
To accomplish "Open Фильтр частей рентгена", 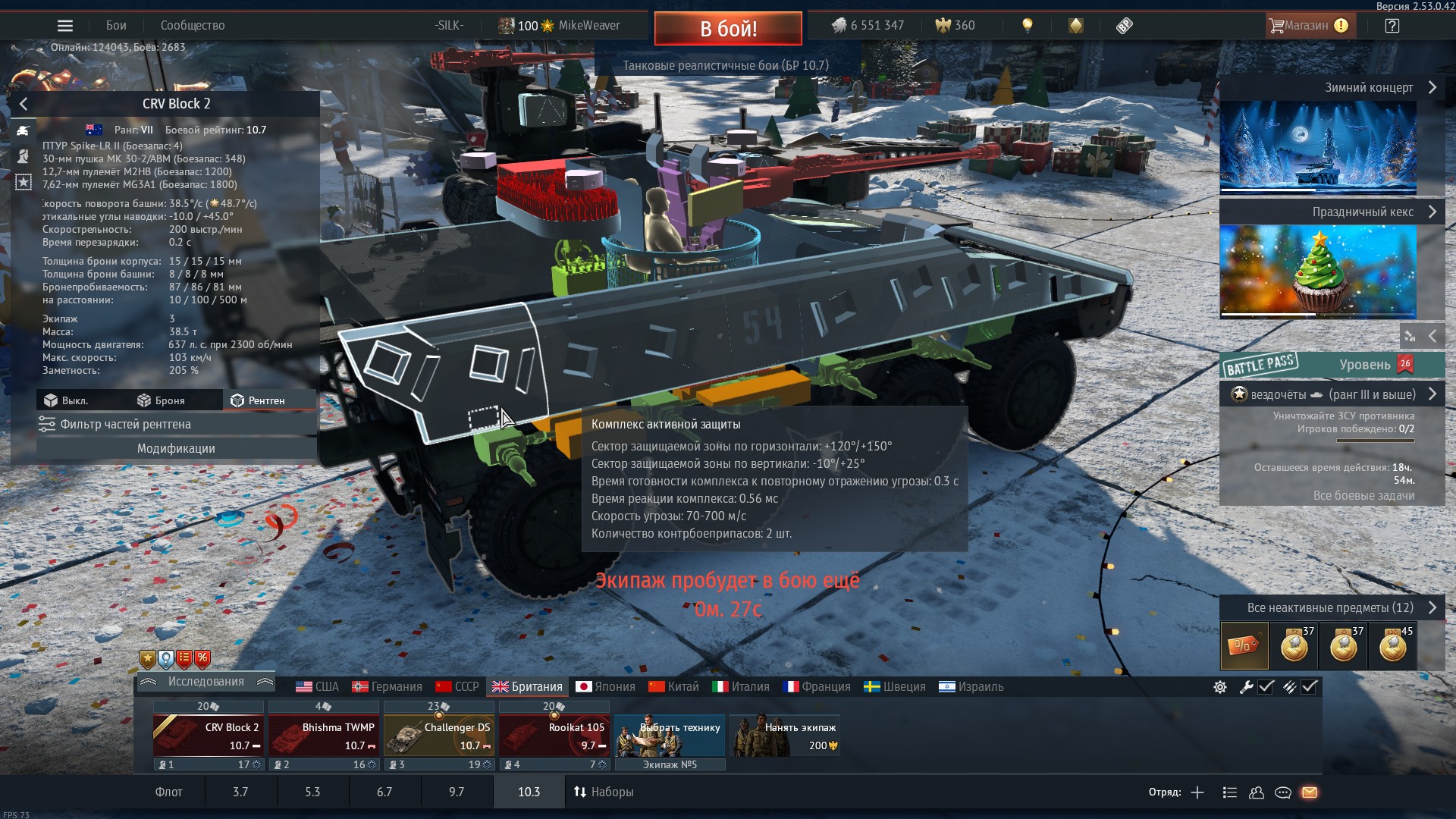I will pyautogui.click(x=176, y=425).
